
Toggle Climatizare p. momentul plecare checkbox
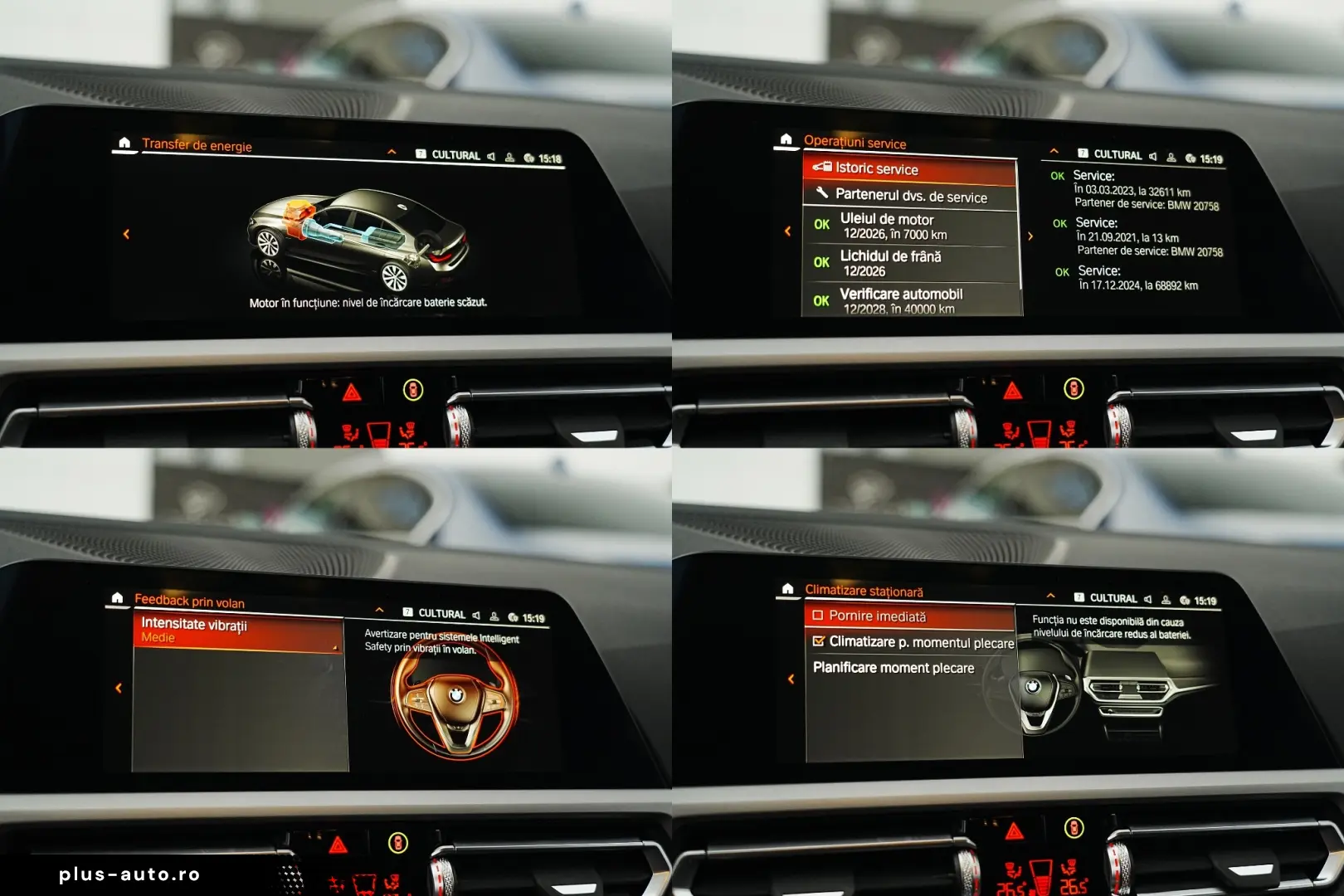click(819, 641)
